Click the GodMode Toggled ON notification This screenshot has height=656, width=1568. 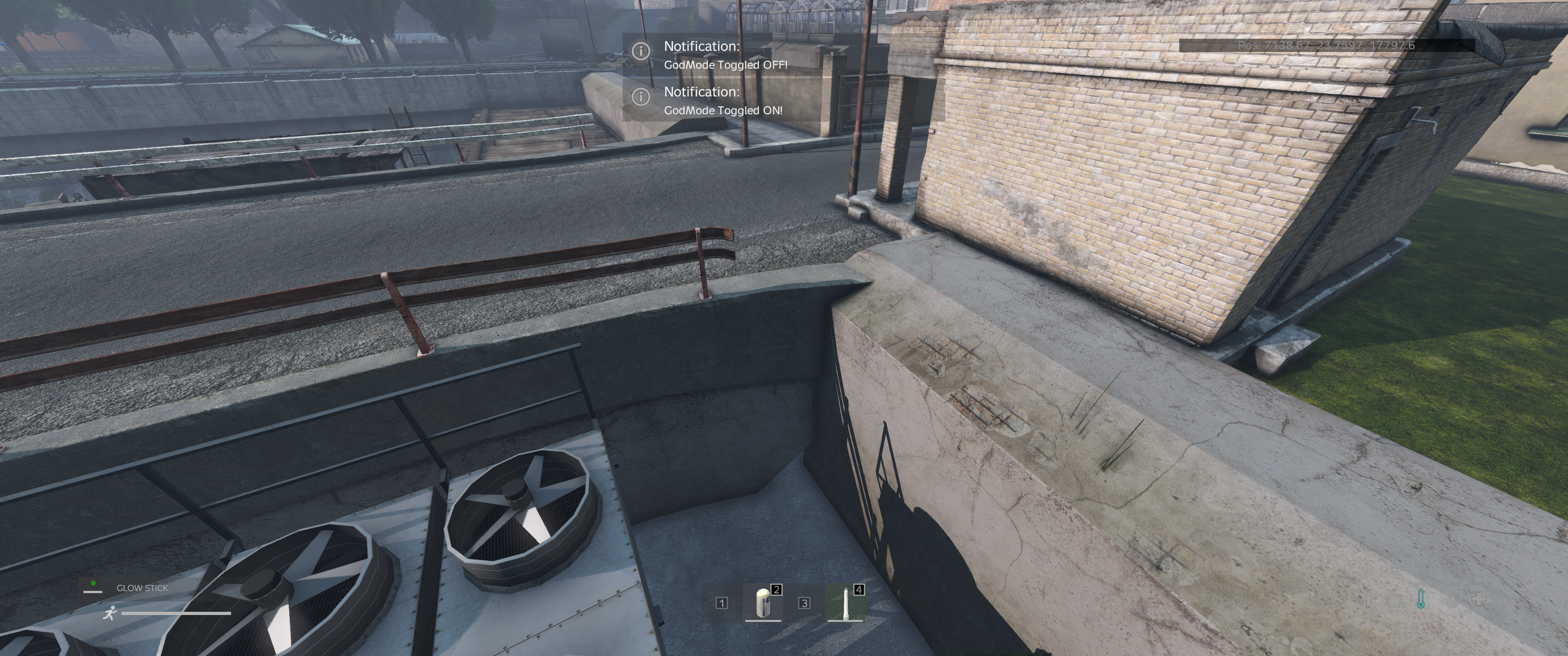point(722,100)
